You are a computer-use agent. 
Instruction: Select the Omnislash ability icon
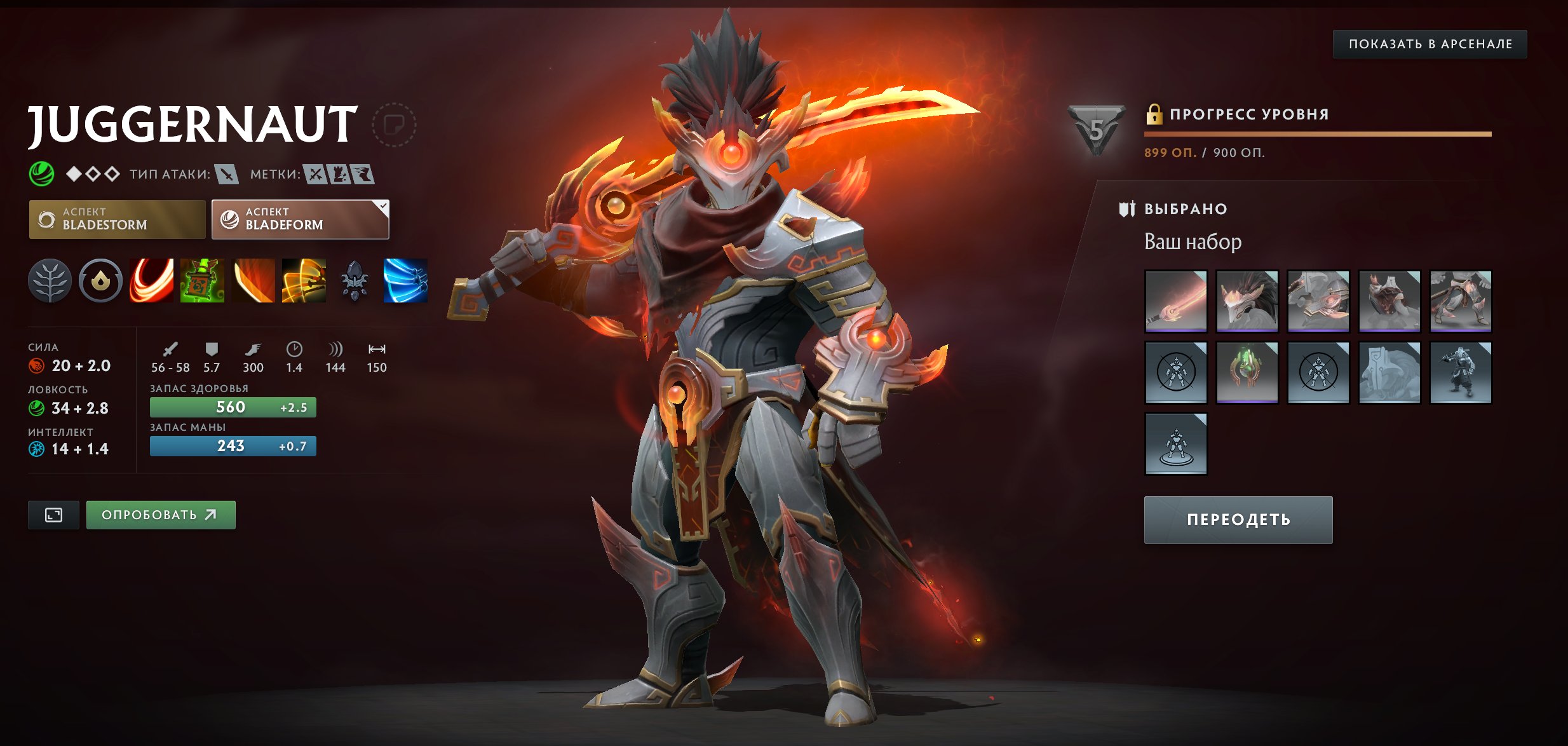[304, 280]
